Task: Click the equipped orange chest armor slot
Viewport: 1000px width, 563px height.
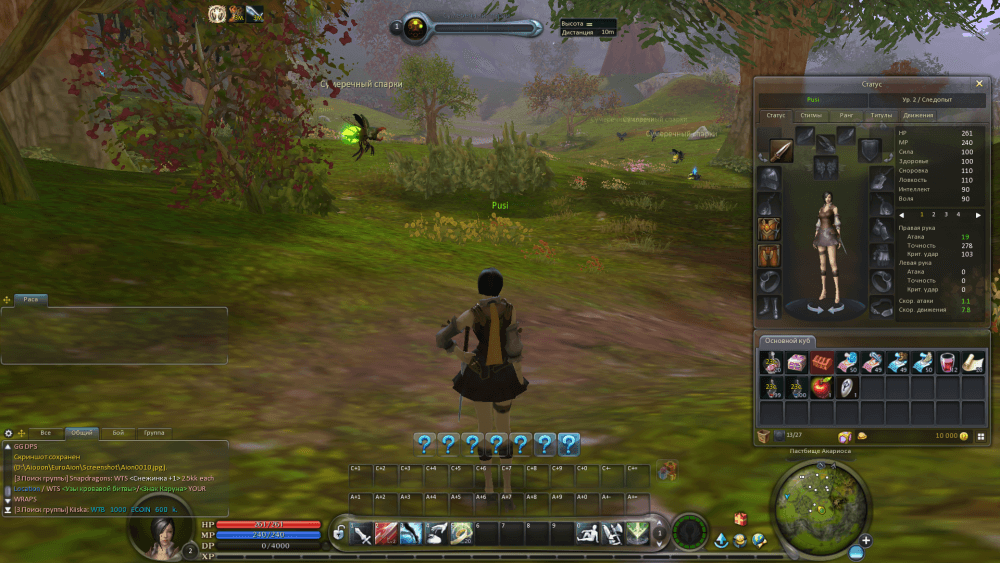Action: coord(769,229)
